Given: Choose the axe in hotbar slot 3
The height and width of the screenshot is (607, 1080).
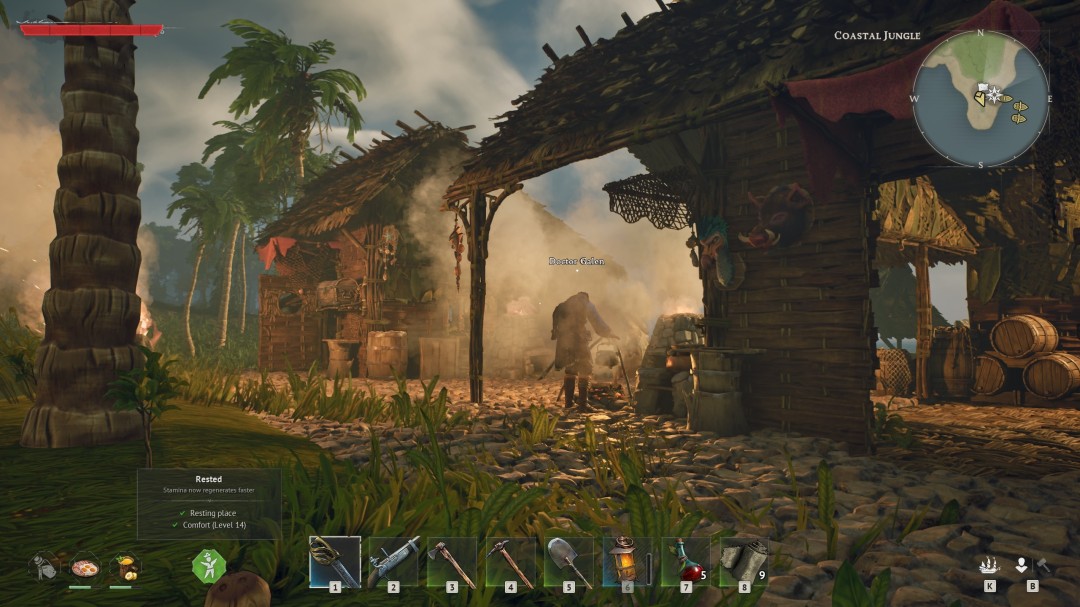Looking at the screenshot, I should [x=451, y=562].
